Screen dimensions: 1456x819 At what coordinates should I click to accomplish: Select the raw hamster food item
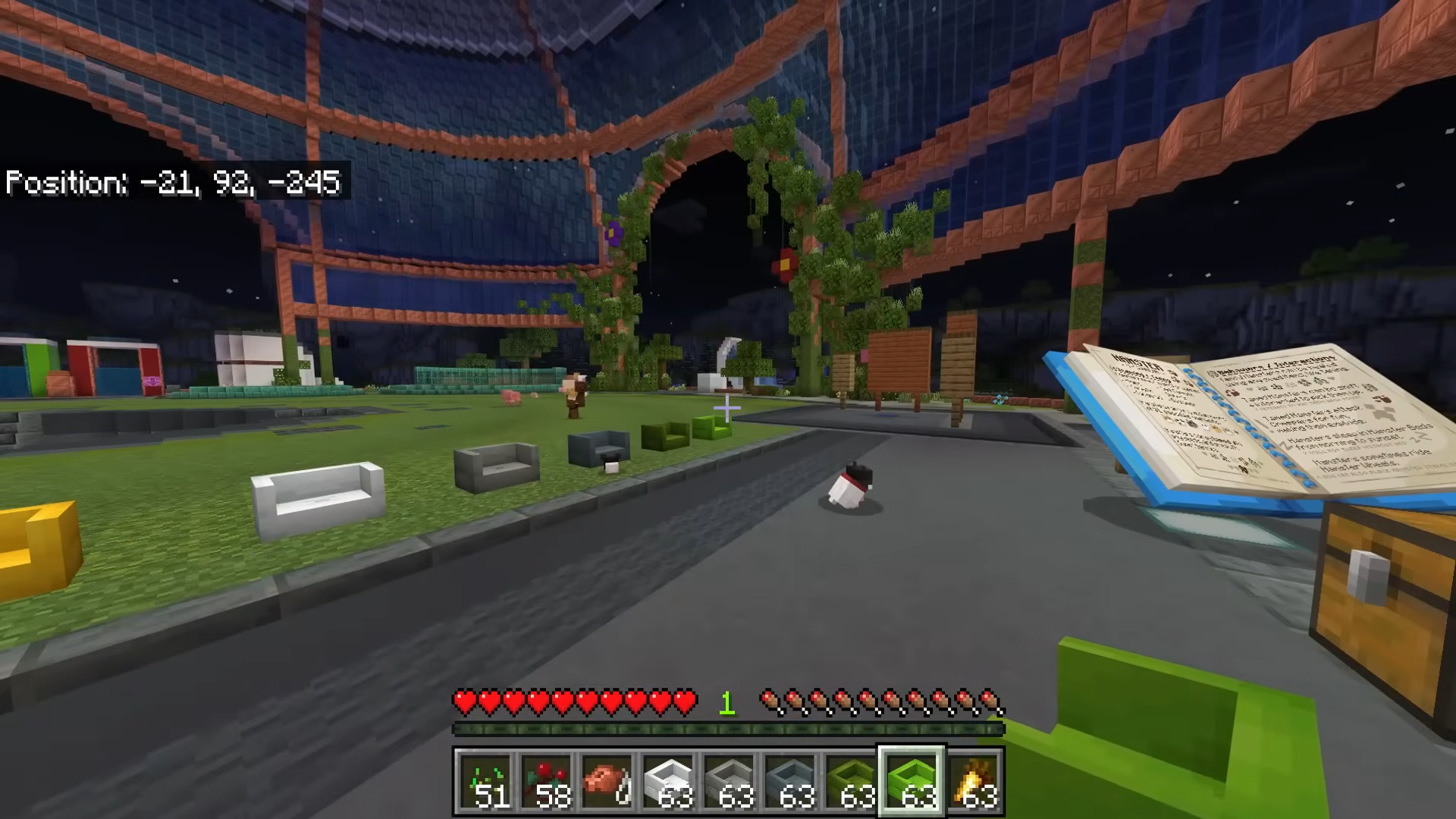(607, 780)
